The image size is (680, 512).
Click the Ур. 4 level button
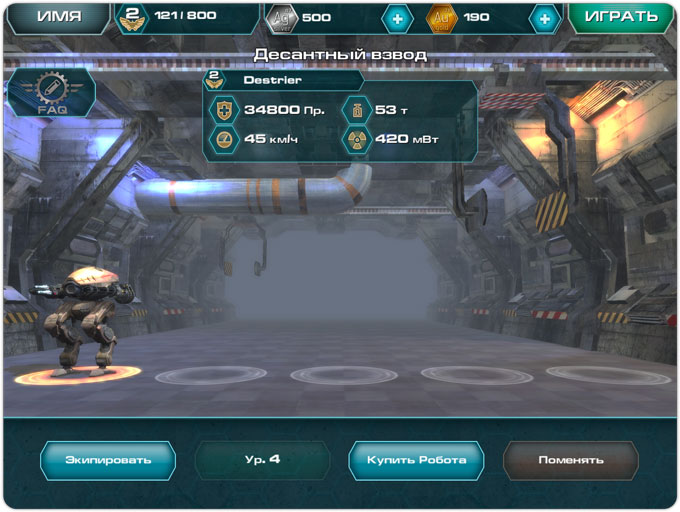(x=261, y=460)
